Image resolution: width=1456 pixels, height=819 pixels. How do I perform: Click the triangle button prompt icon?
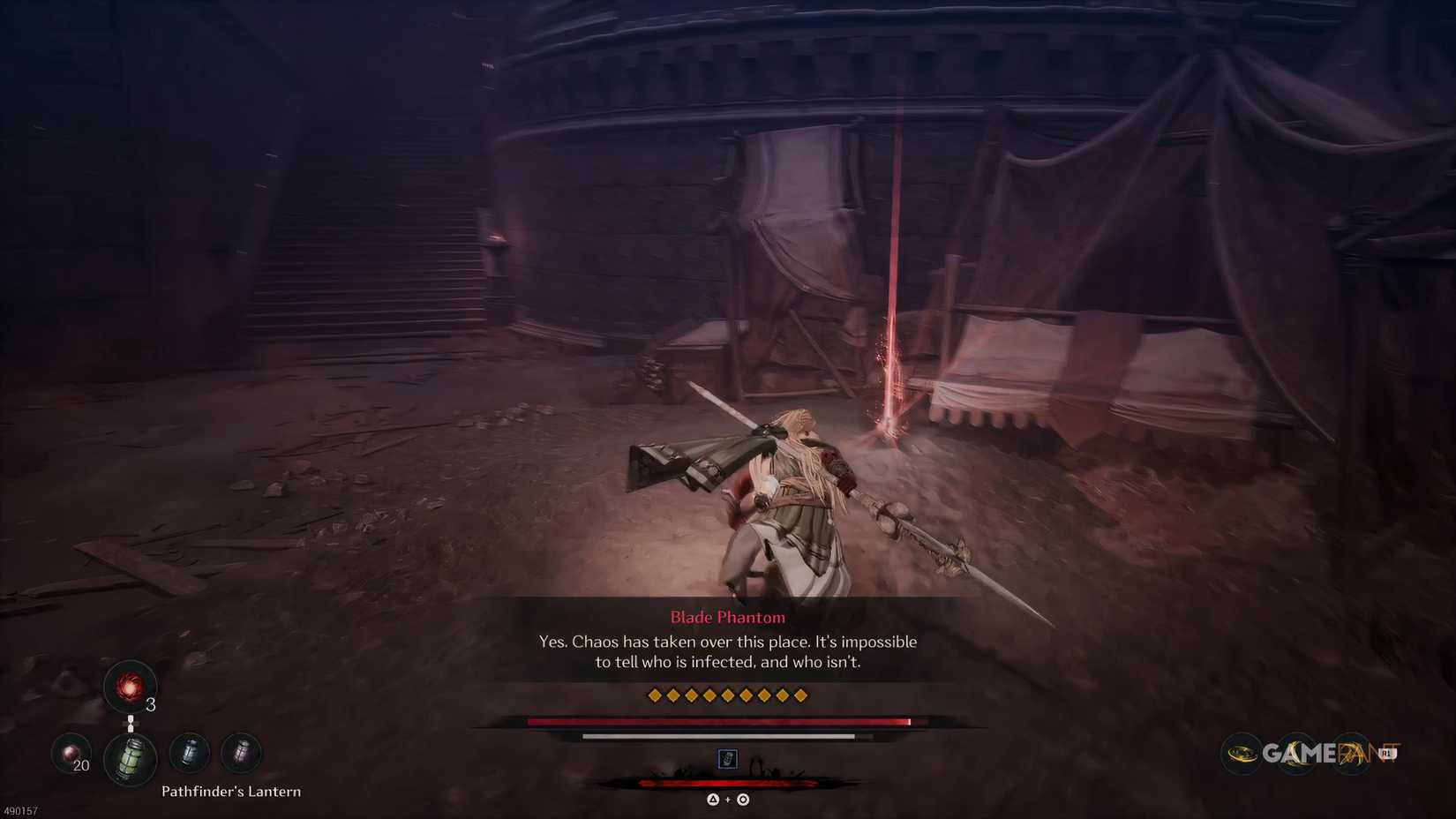click(711, 797)
